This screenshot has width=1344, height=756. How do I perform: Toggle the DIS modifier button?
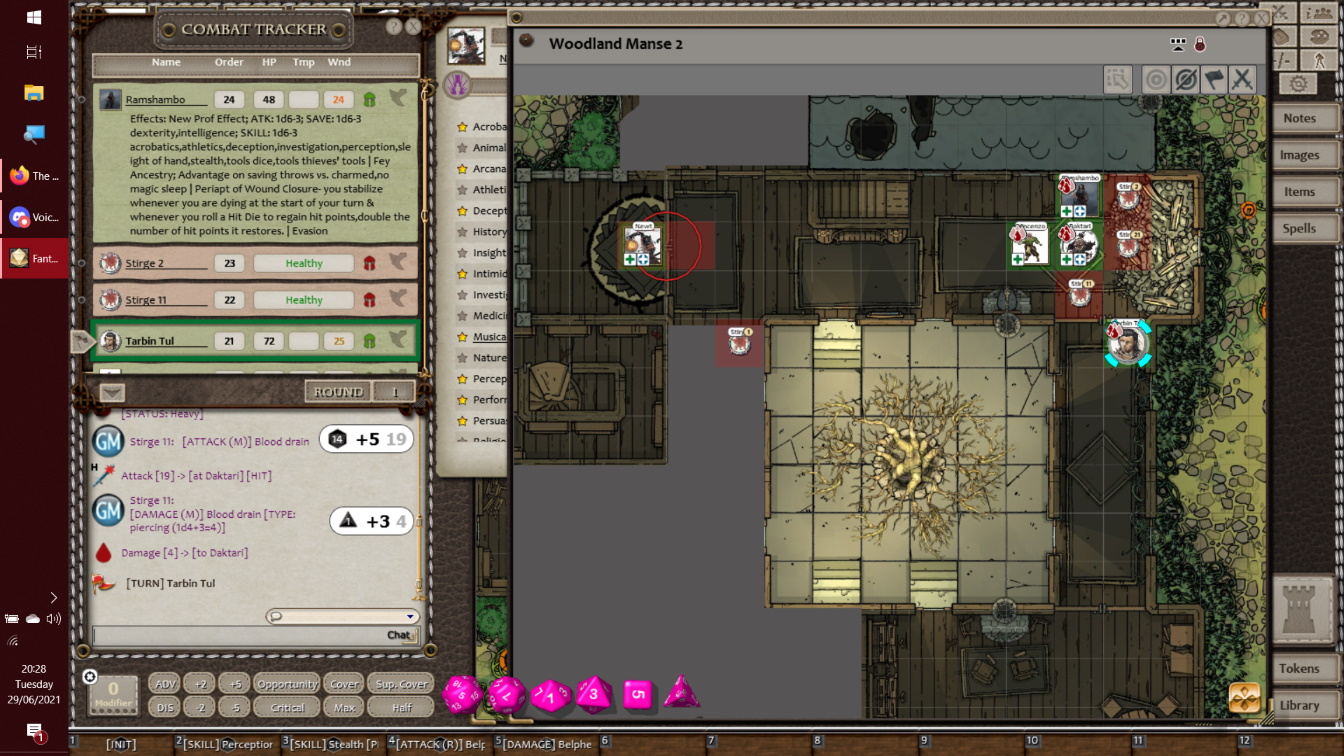pos(165,707)
